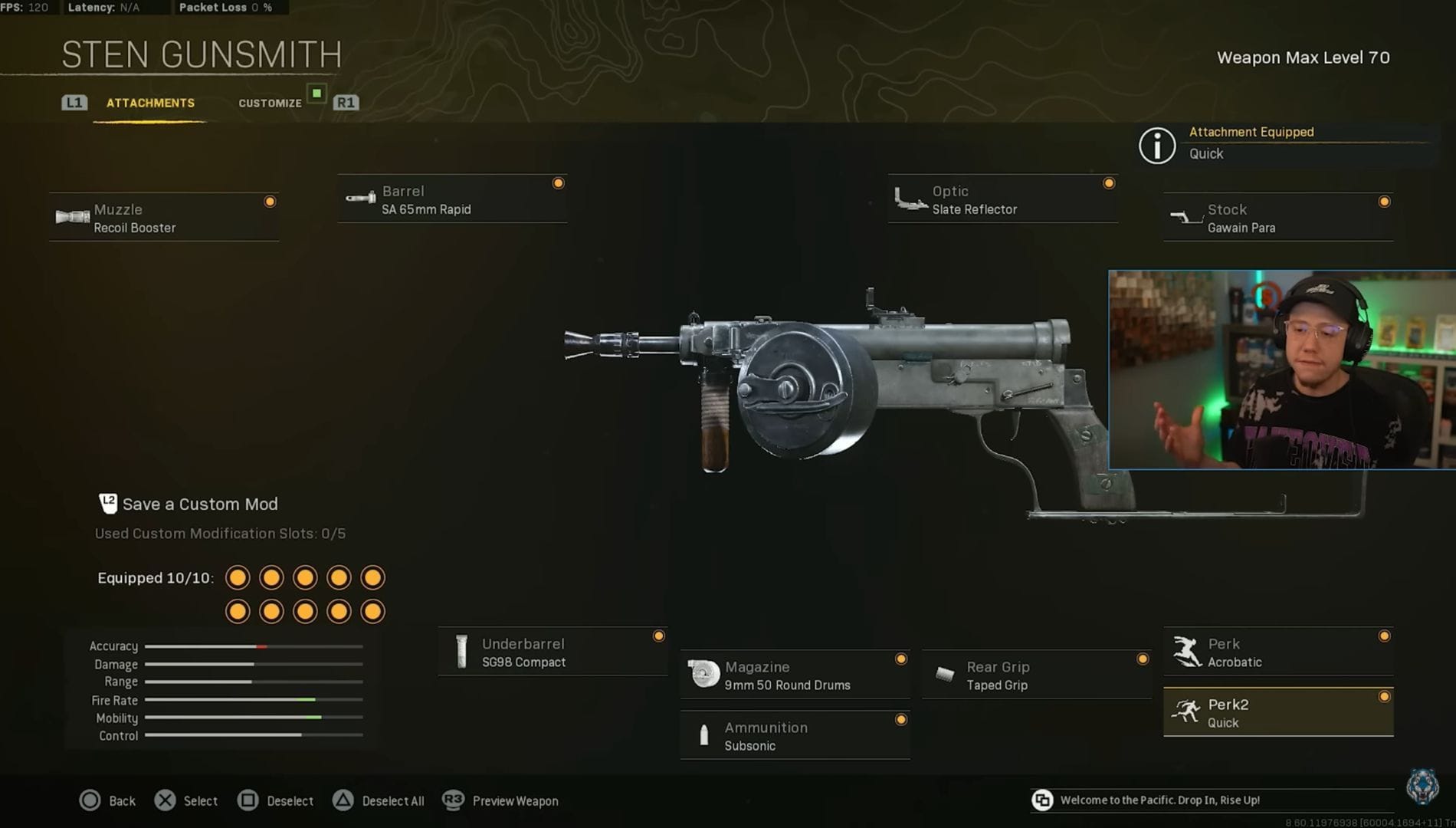
Task: Open the Attachments tab
Action: [150, 102]
